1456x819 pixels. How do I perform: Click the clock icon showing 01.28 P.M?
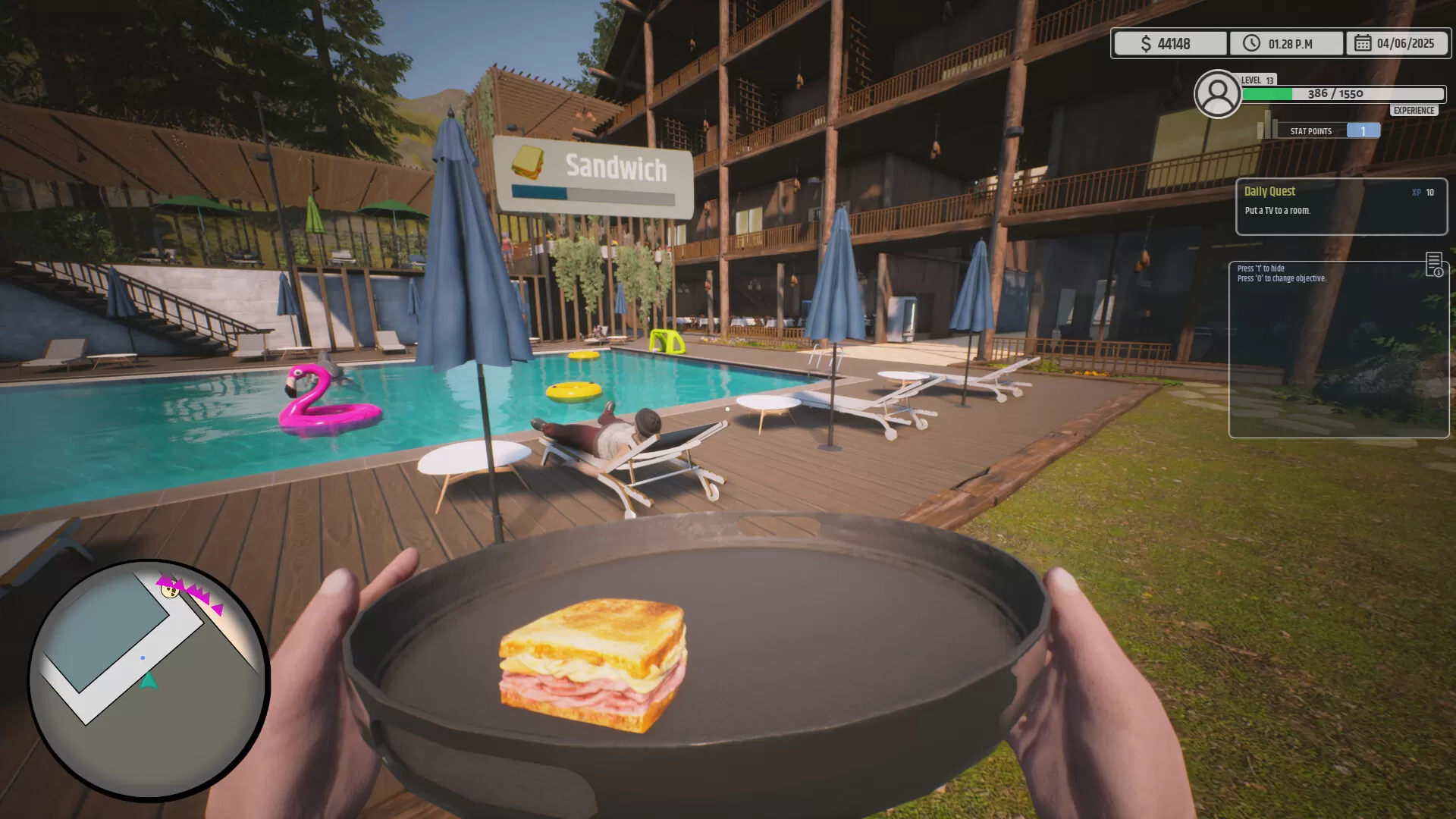(1251, 43)
